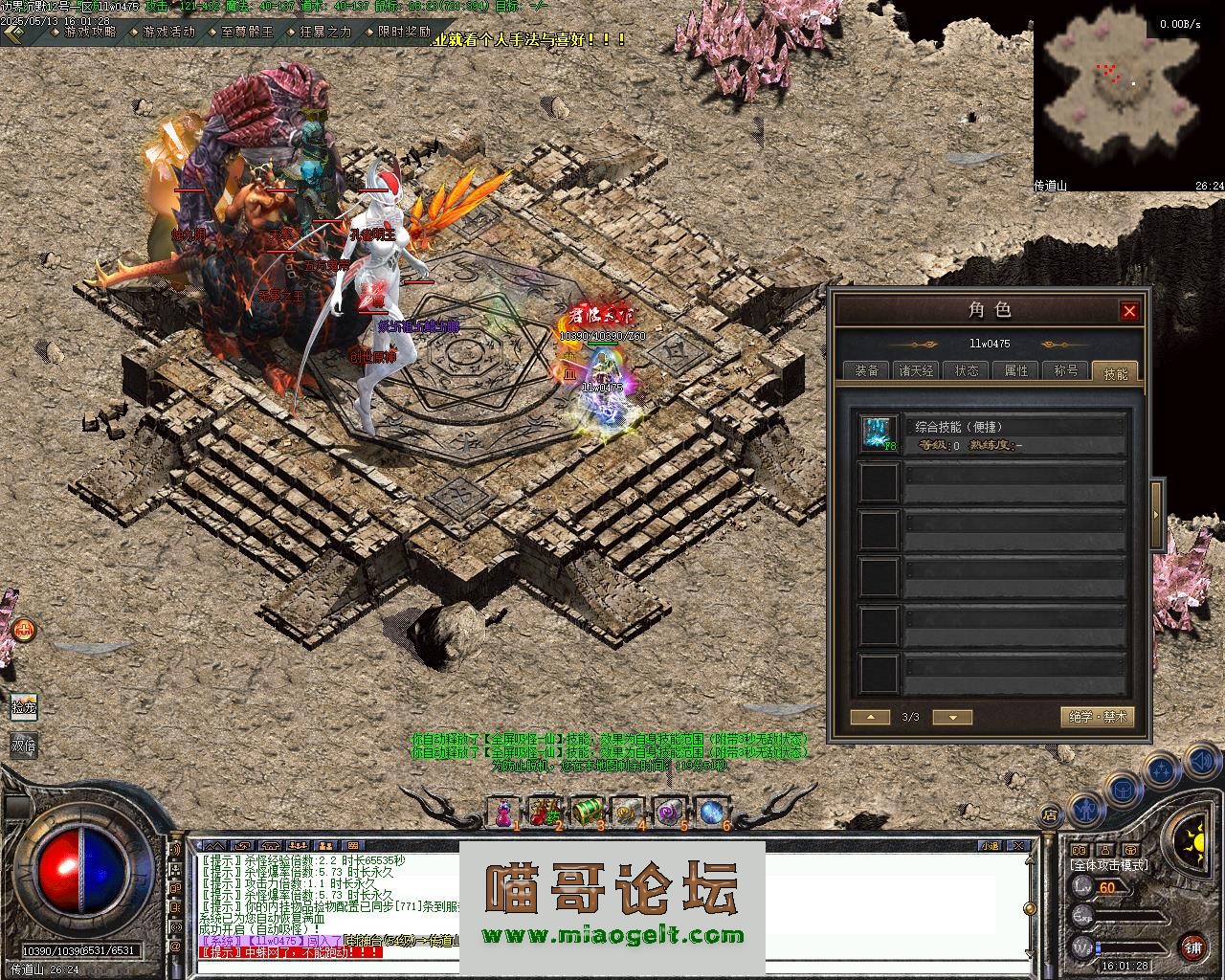The width and height of the screenshot is (1225, 980).
Task: Activate the blue orb in hotbar slot 6
Action: pyautogui.click(x=710, y=812)
